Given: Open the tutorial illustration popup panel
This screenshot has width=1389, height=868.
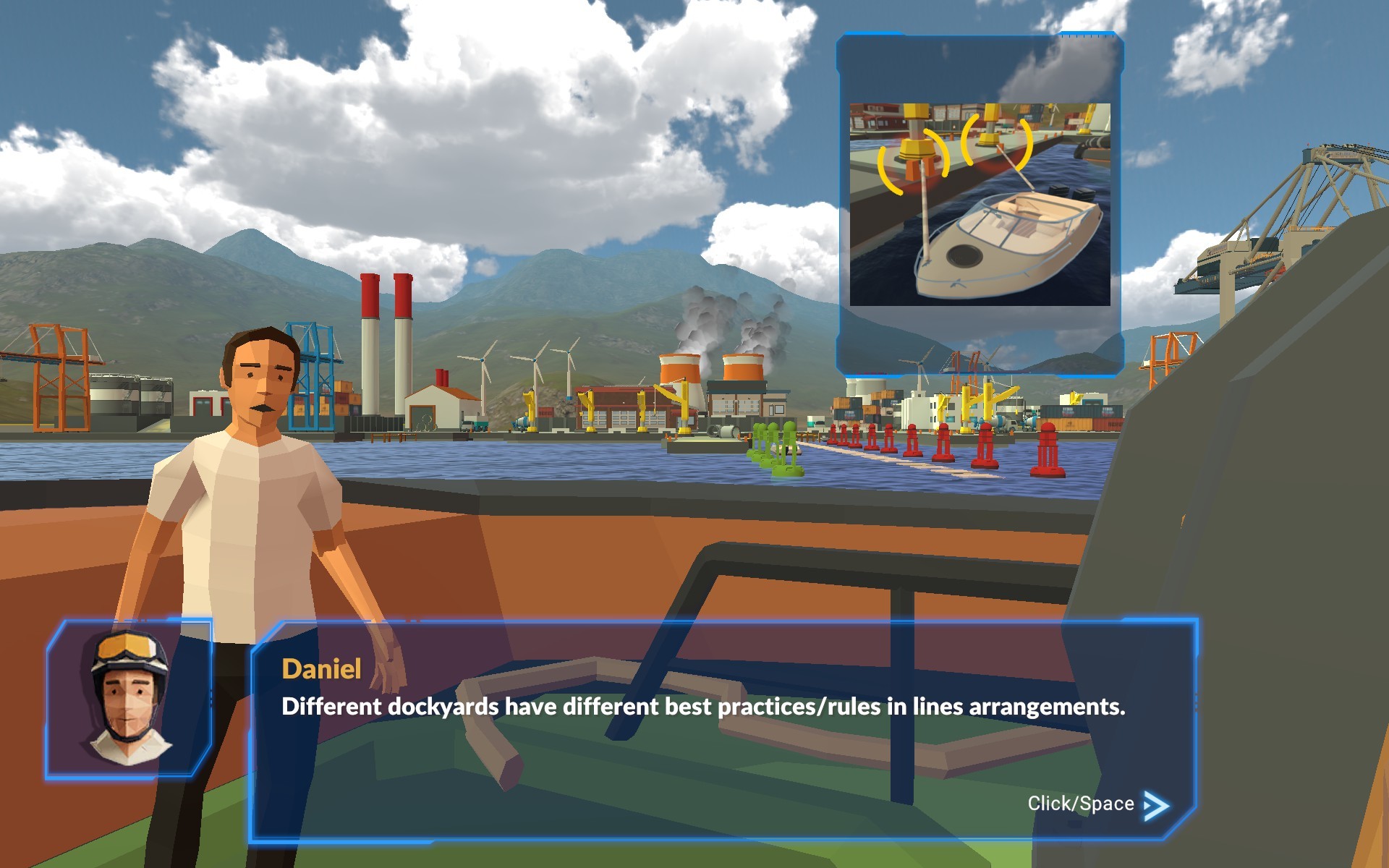Looking at the screenshot, I should (980, 203).
